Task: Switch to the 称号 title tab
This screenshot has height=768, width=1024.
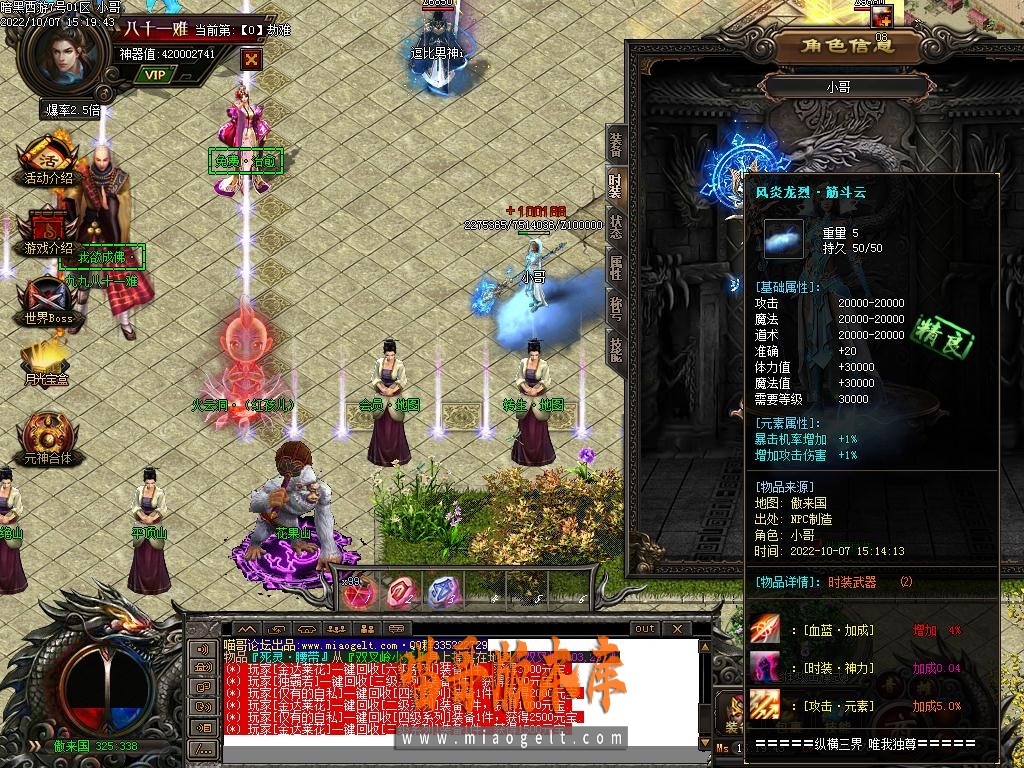Action: pos(616,306)
